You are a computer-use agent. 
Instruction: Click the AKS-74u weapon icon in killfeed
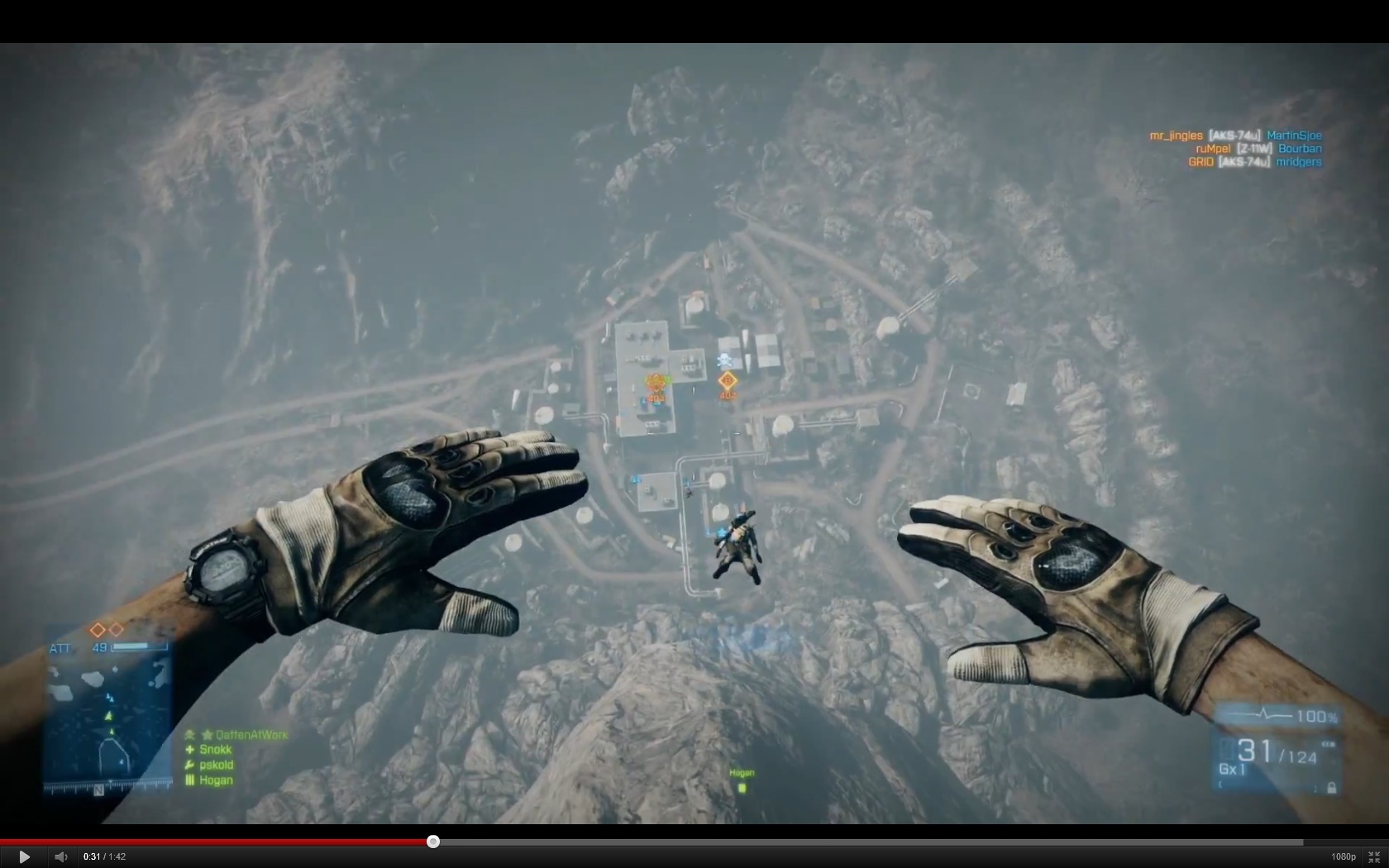[1236, 136]
